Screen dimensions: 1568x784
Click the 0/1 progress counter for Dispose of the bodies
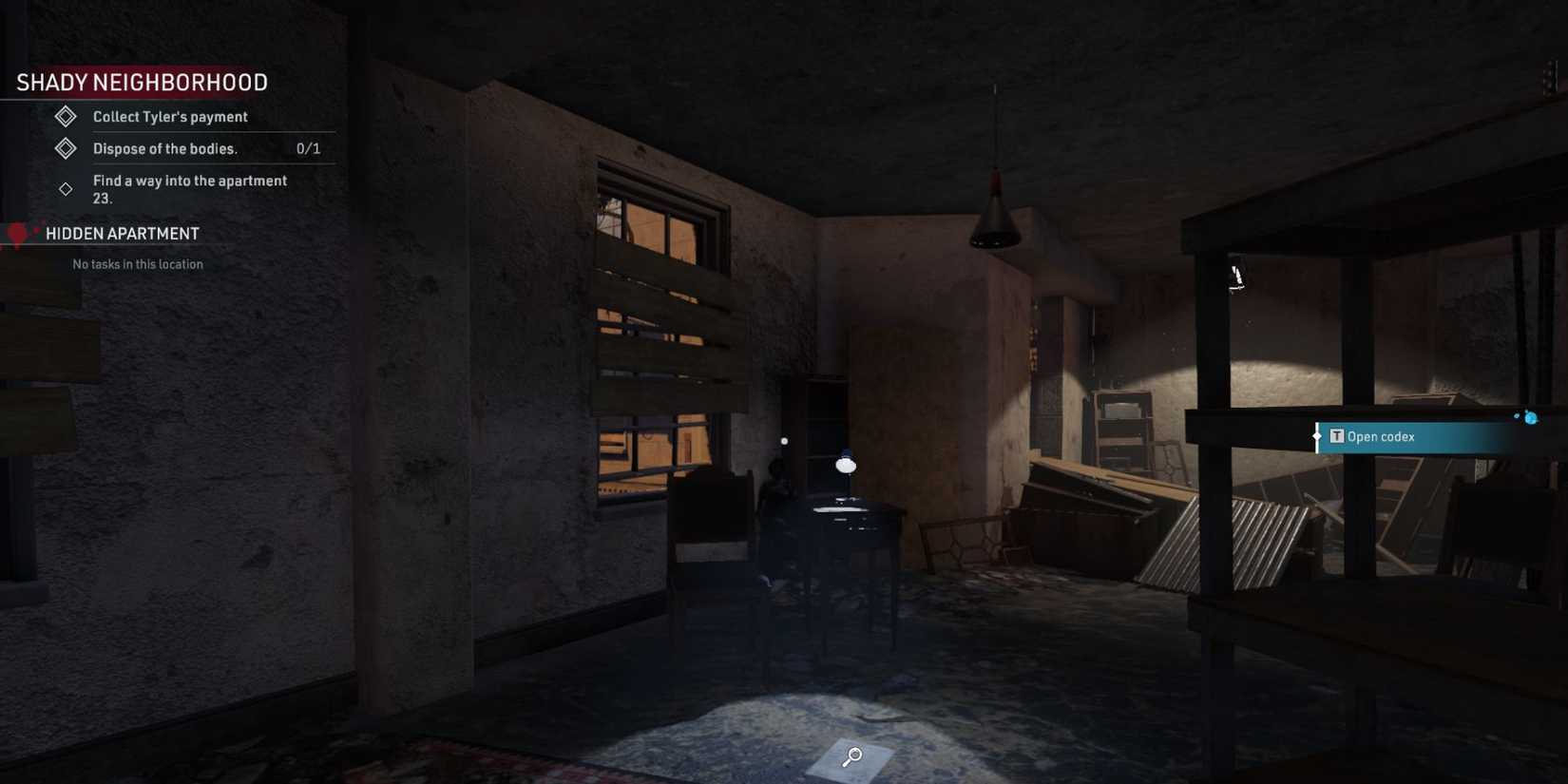(x=308, y=147)
